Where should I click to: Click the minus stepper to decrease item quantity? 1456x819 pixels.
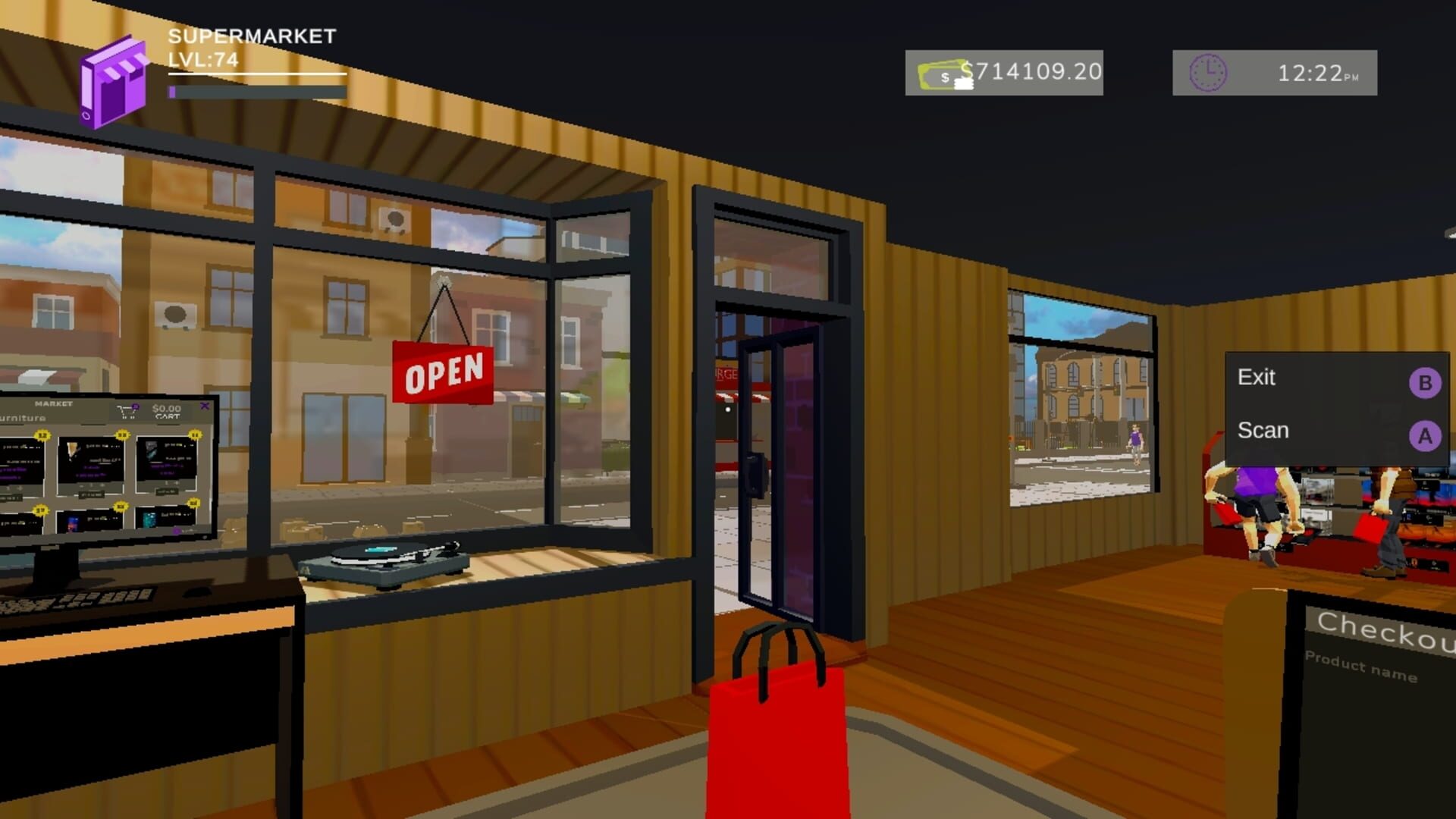[81, 485]
